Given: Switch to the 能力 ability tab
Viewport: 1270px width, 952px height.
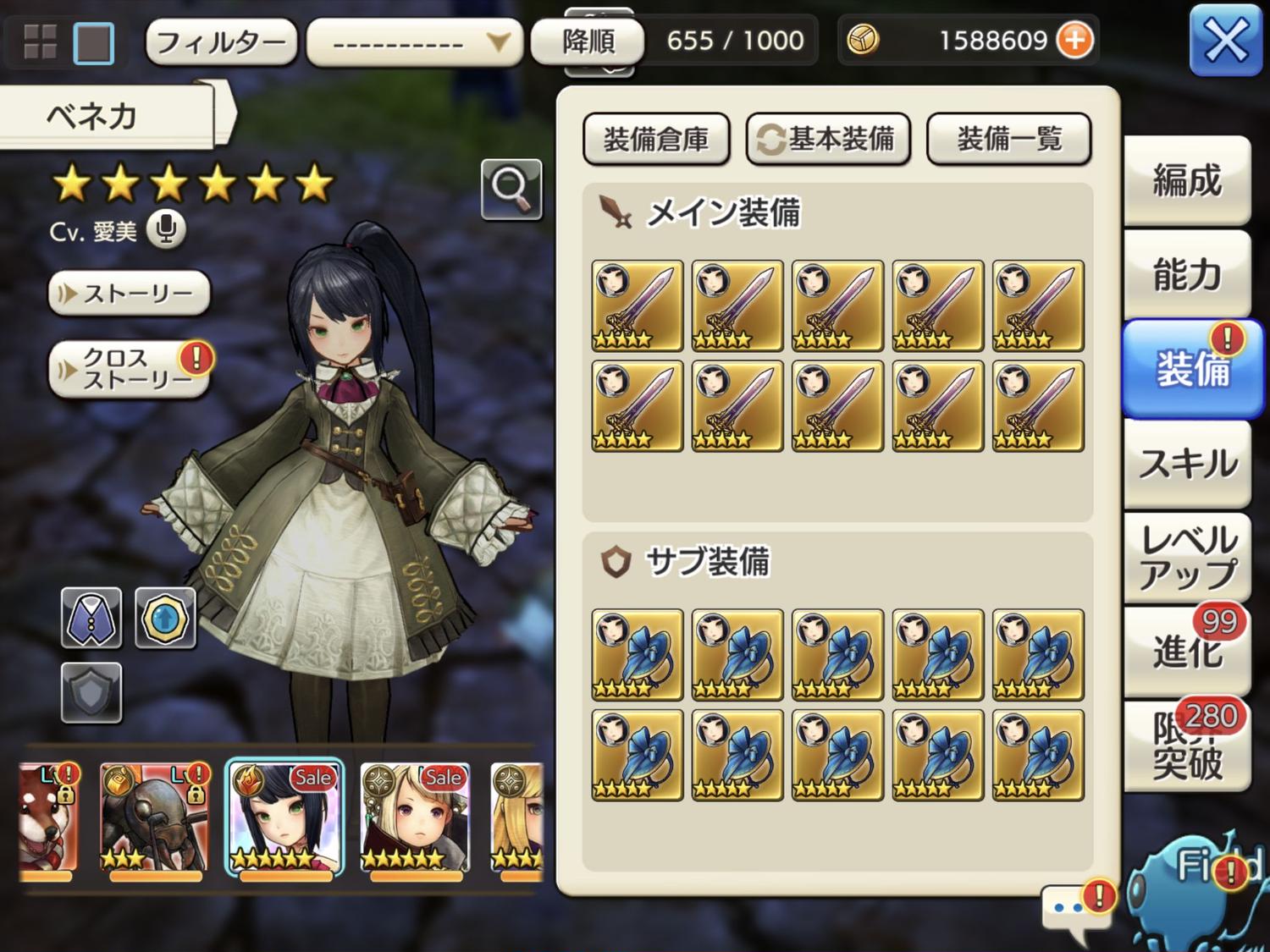Looking at the screenshot, I should click(1187, 274).
